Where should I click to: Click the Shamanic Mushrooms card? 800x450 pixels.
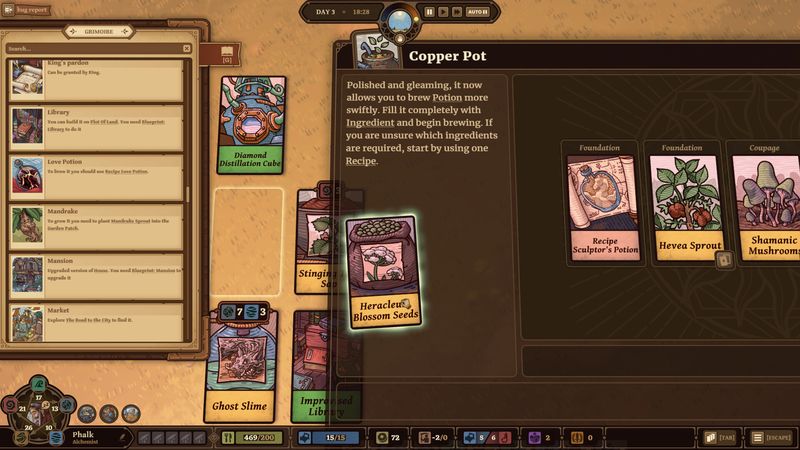click(x=769, y=207)
